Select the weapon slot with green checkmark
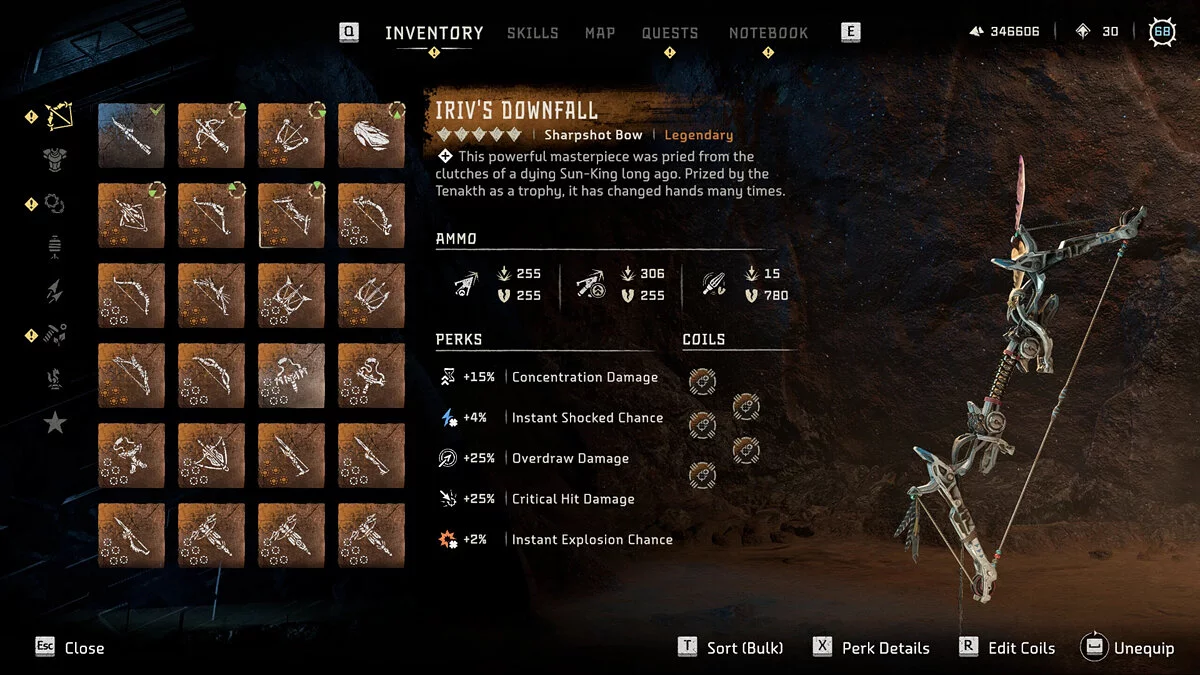The height and width of the screenshot is (675, 1200). coord(131,135)
